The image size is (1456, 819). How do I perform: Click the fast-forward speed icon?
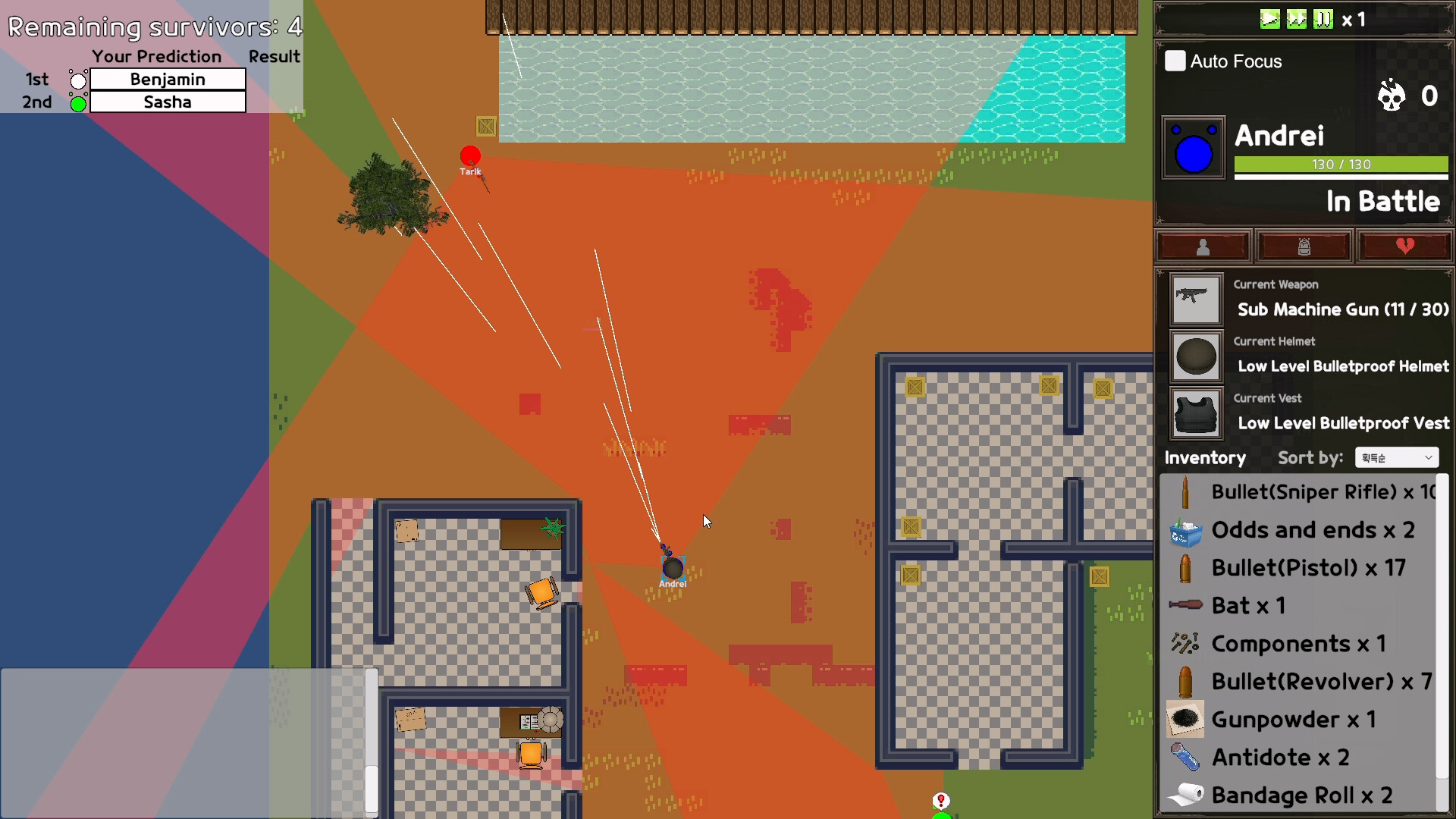tap(1298, 20)
